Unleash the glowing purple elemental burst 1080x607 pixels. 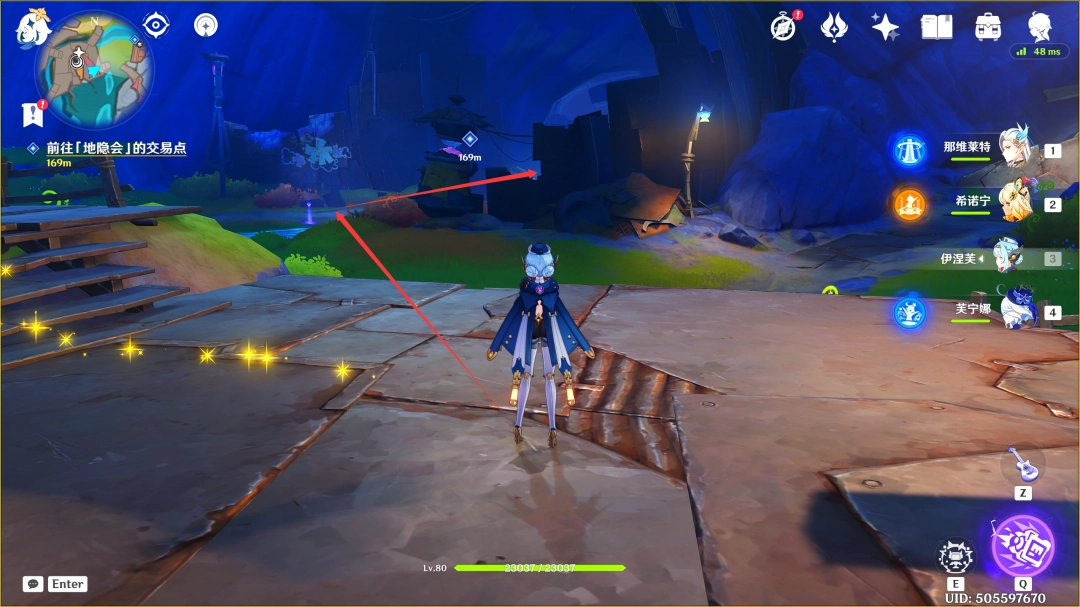point(1022,546)
